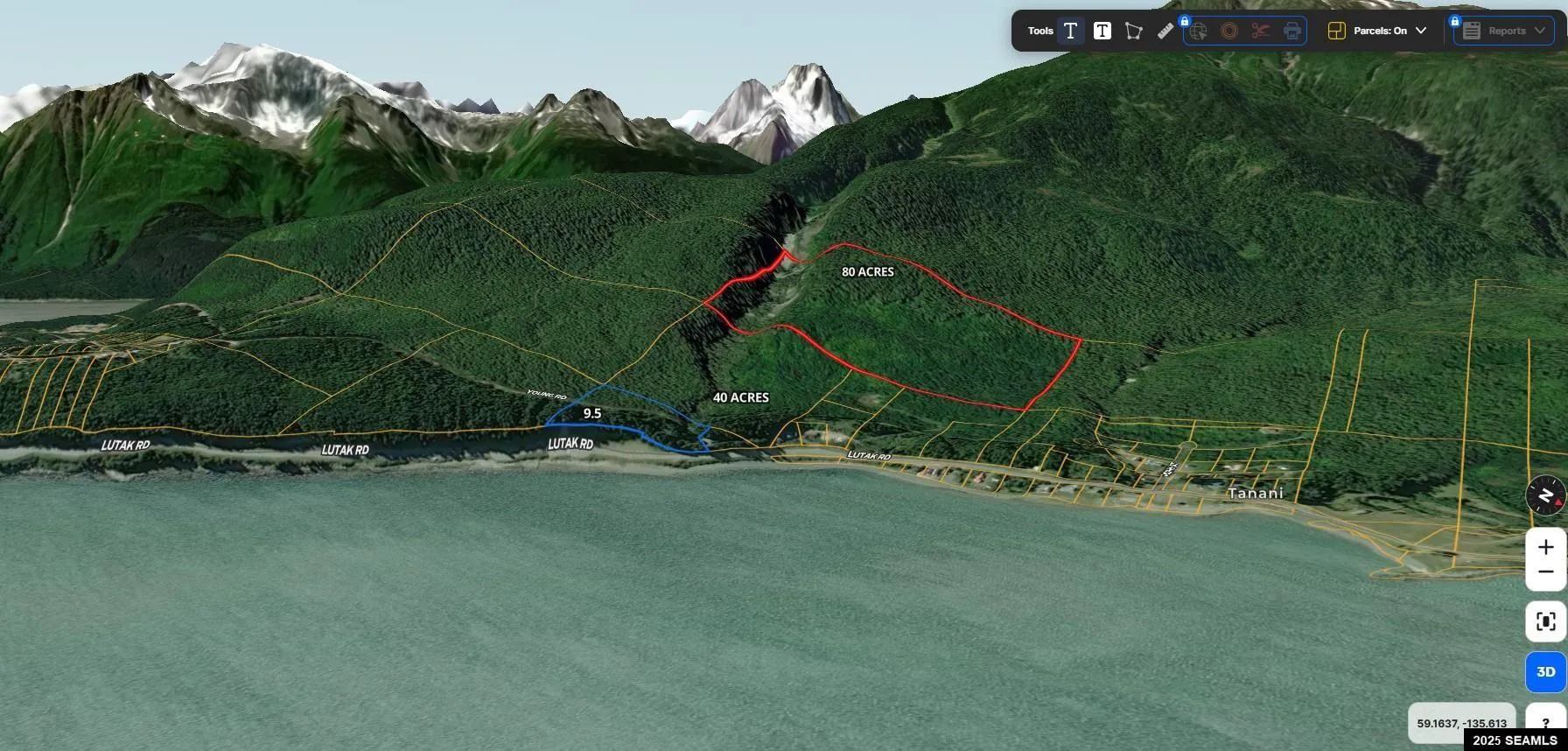Open help with the question mark button
This screenshot has height=751, width=1568.
point(1546,723)
